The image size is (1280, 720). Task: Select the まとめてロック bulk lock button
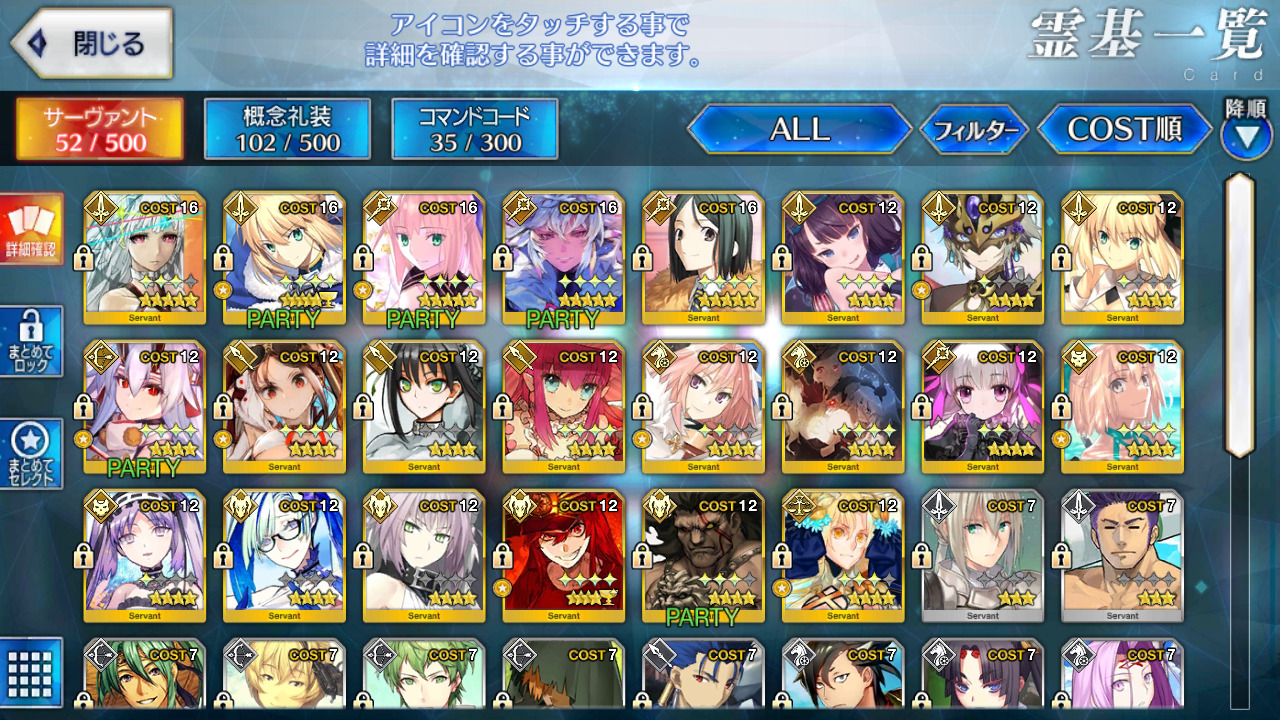(32, 341)
